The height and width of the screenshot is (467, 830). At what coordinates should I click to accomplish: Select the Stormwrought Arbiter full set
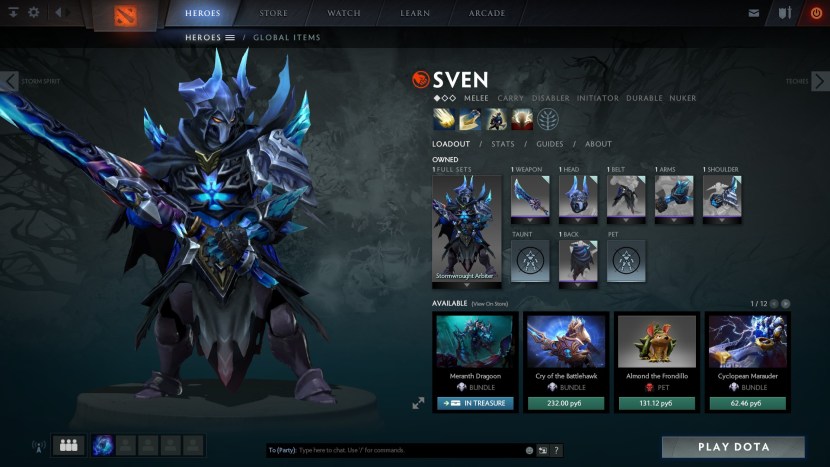coord(466,229)
